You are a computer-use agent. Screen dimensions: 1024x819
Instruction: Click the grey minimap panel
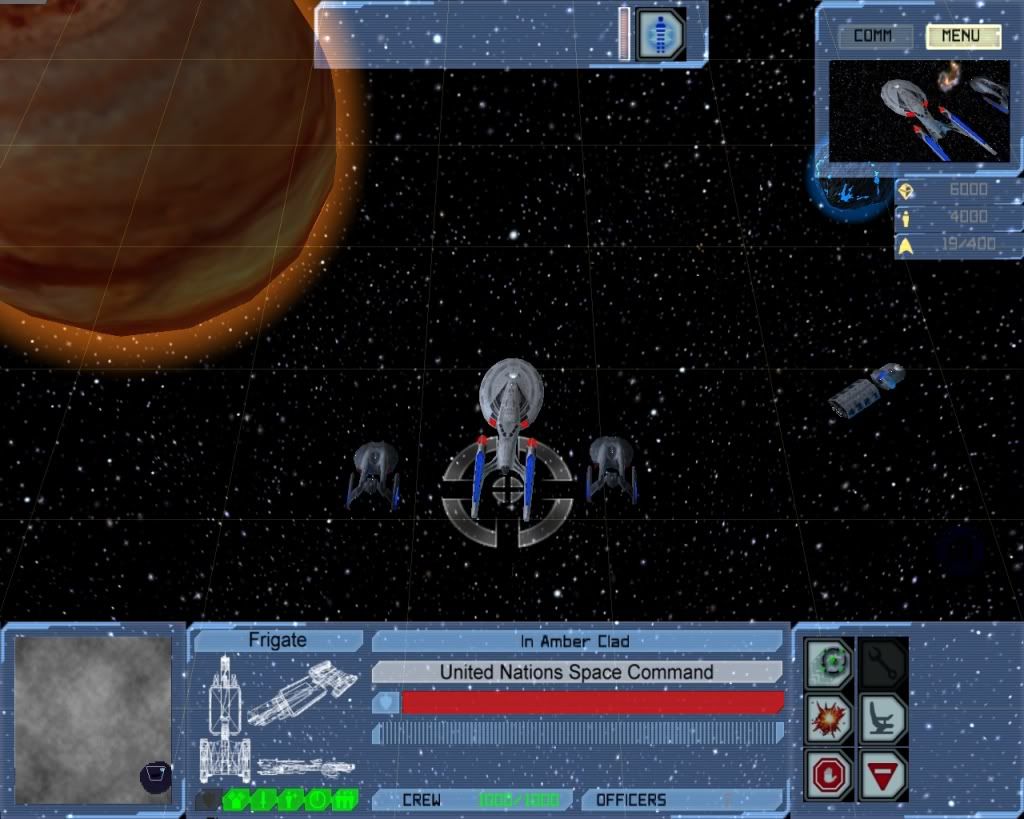93,720
